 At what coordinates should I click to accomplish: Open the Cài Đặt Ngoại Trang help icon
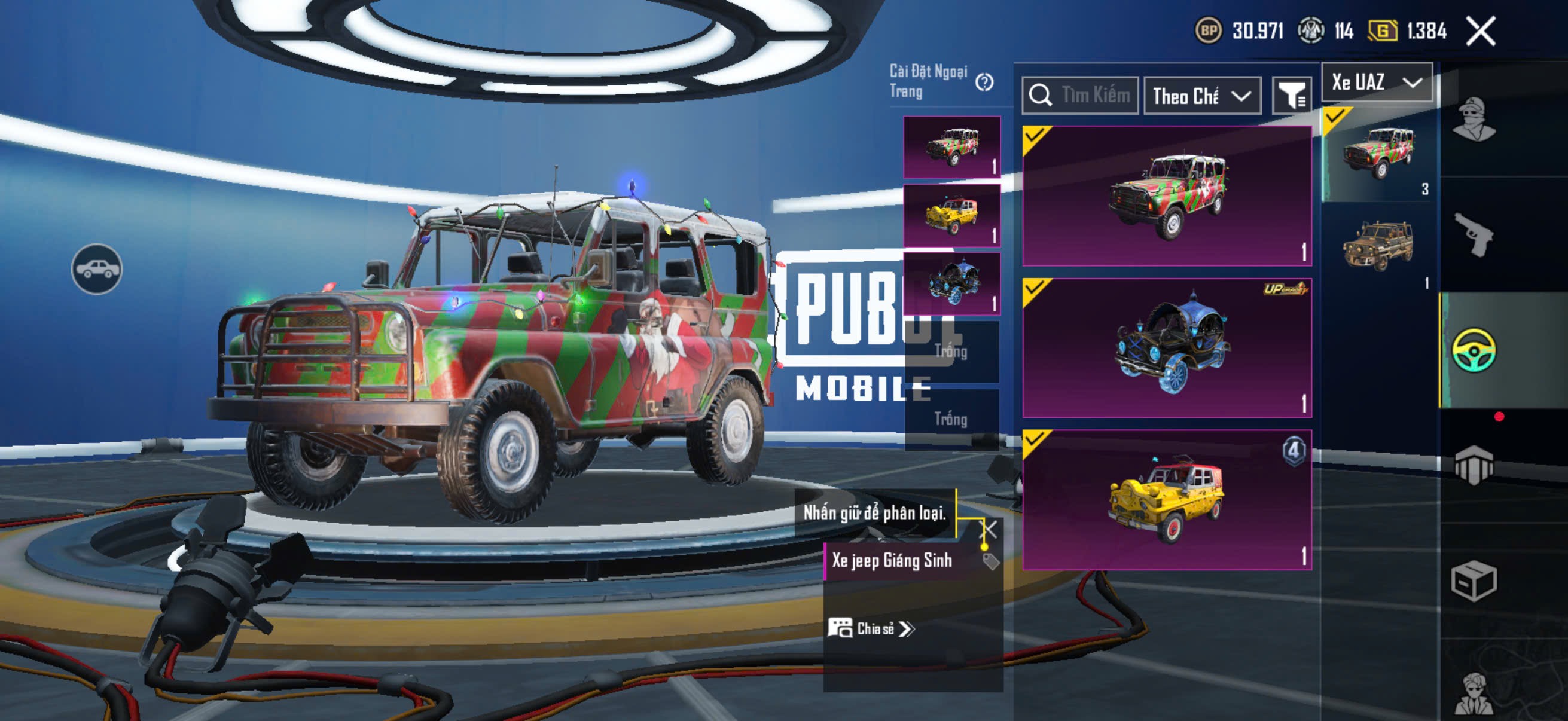pos(984,82)
